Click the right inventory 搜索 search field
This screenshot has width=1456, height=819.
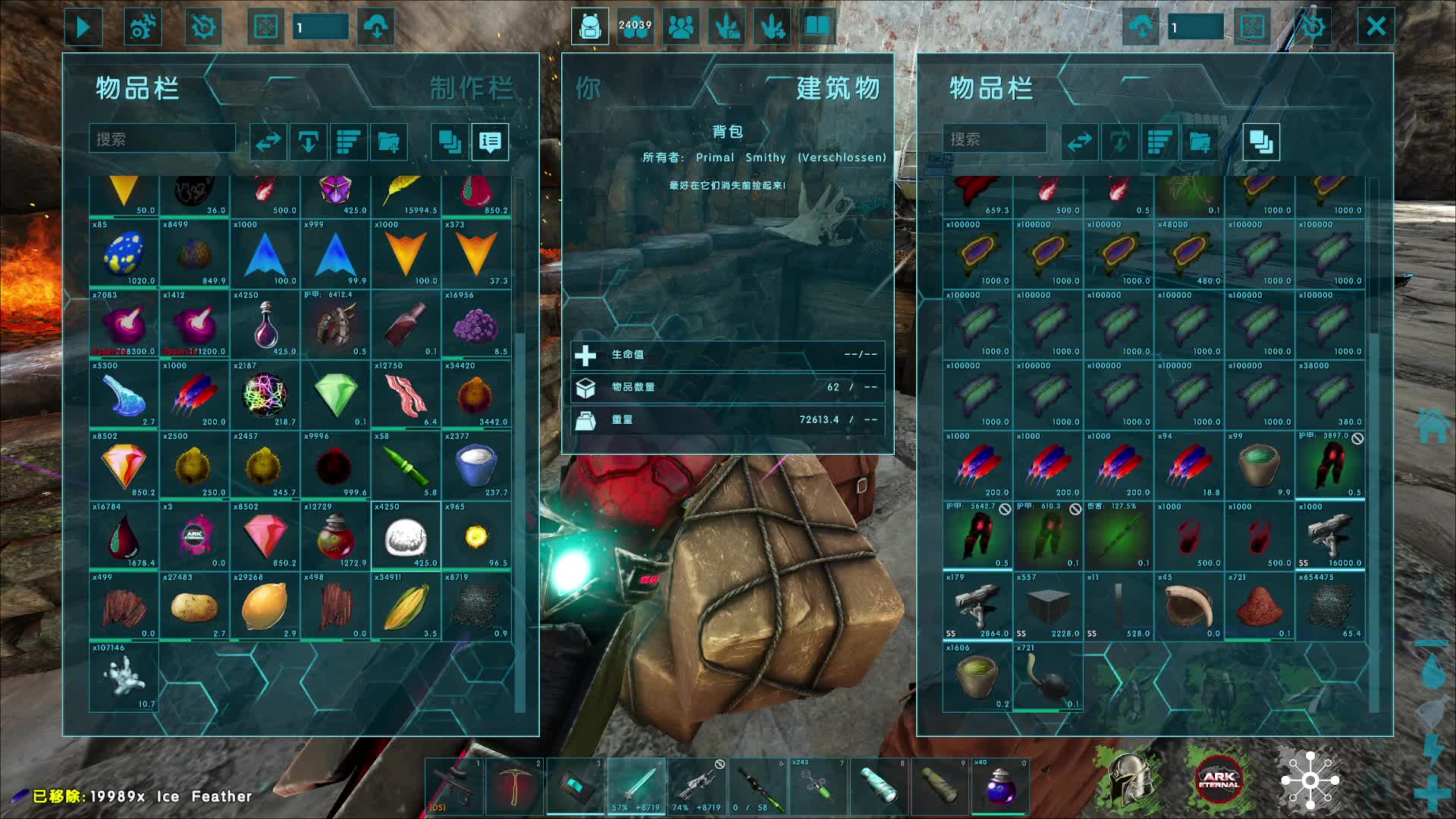pyautogui.click(x=993, y=140)
